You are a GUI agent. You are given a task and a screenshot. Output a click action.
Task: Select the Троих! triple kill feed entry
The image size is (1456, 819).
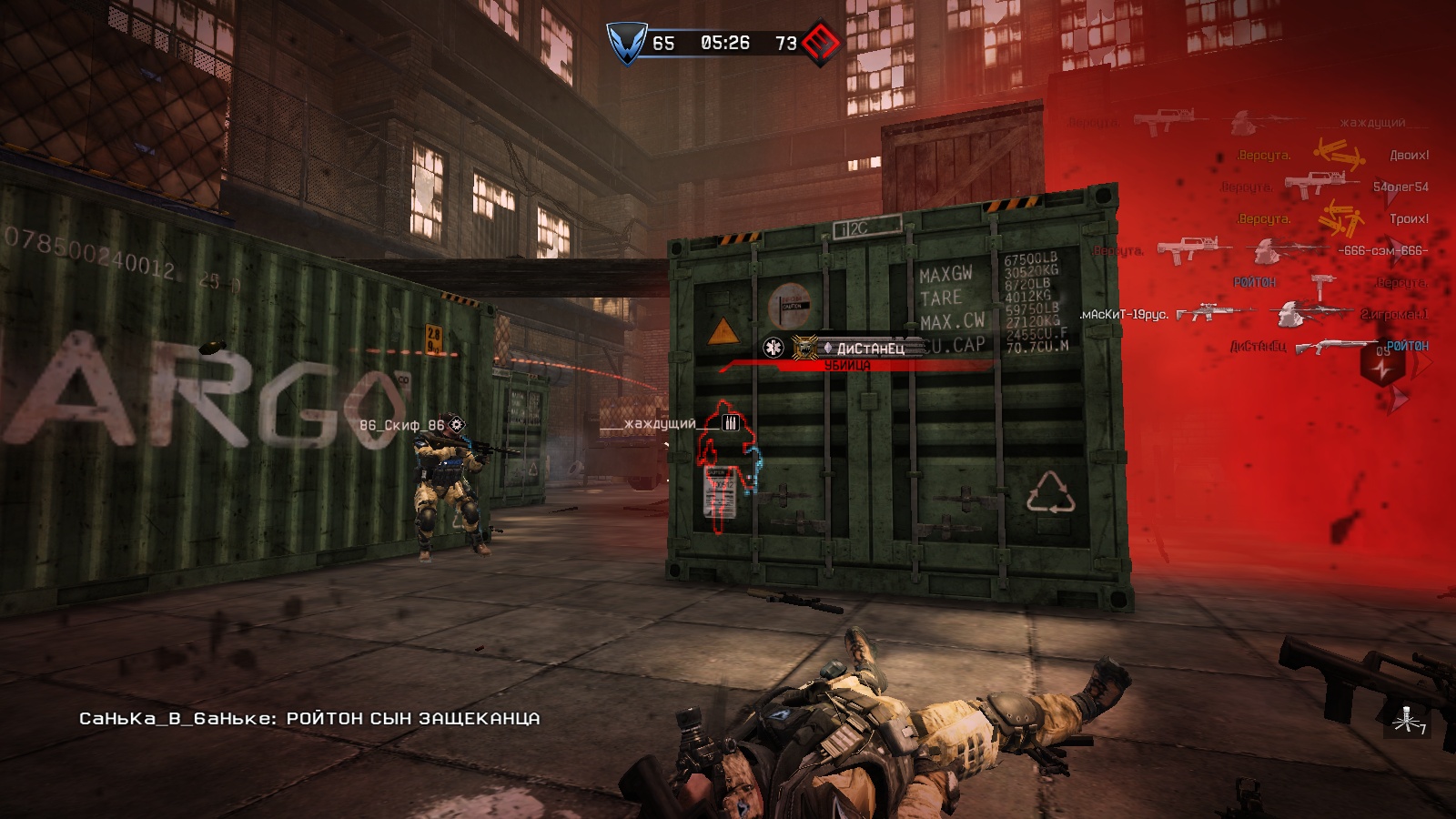(x=1409, y=219)
